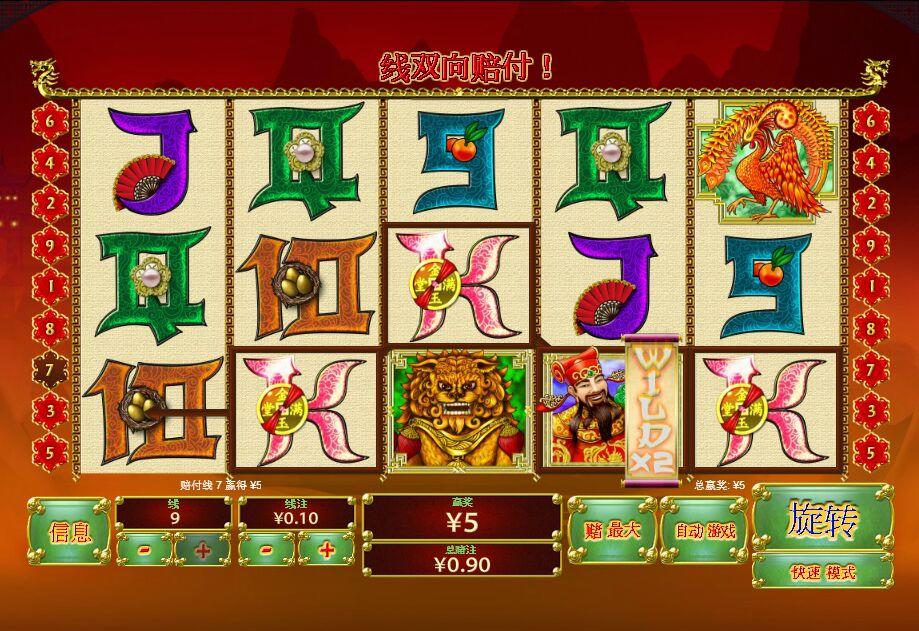Screen dimensions: 919x631
Task: Spin the reels with 旋转
Action: click(x=822, y=519)
